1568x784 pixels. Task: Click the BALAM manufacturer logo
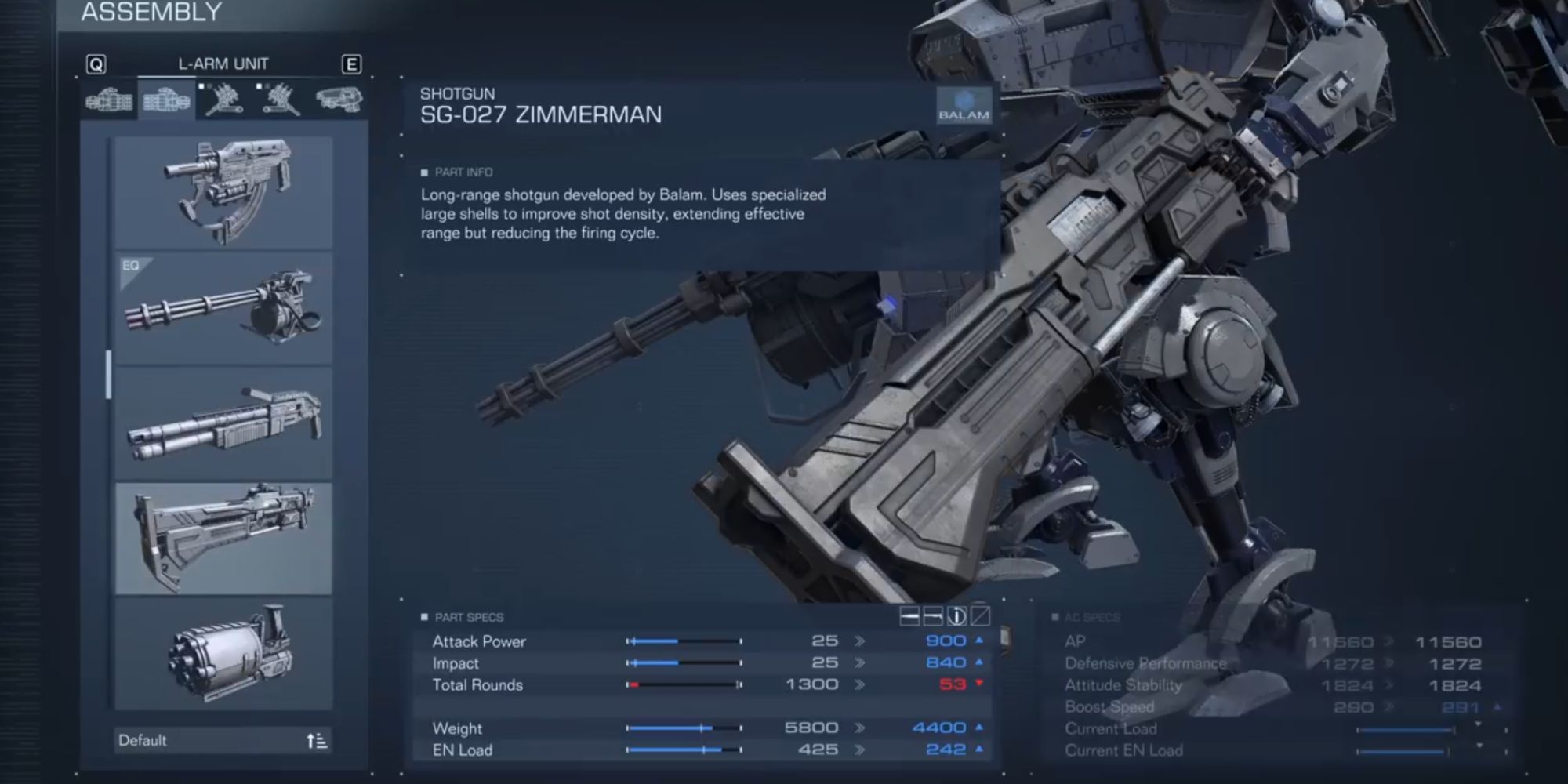pos(966,105)
